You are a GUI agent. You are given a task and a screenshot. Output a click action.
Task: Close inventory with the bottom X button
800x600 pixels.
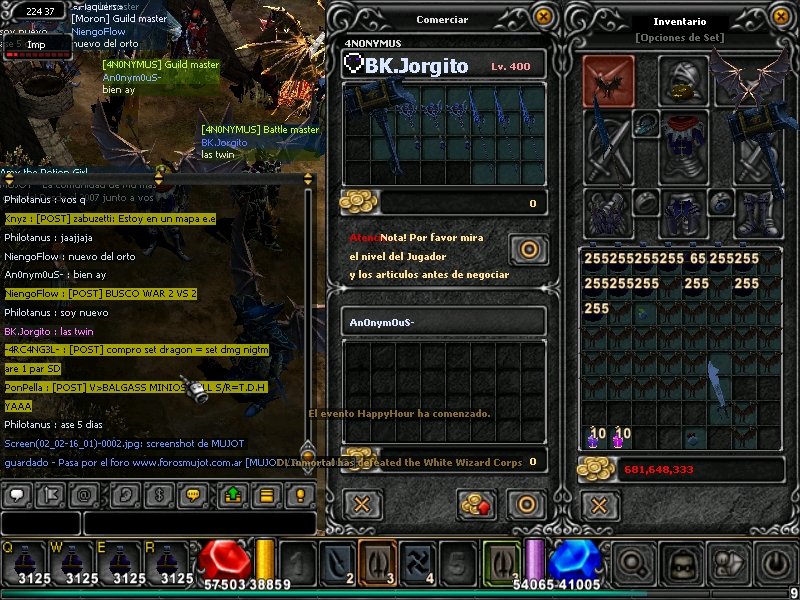(599, 504)
